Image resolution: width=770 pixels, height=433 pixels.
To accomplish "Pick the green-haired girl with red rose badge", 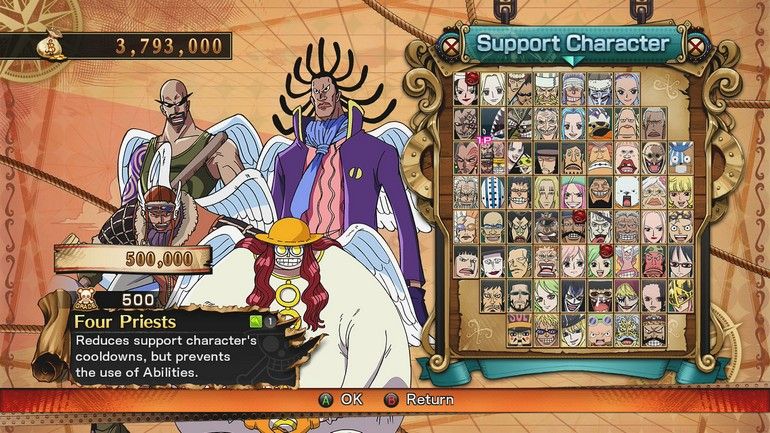I will (x=599, y=261).
